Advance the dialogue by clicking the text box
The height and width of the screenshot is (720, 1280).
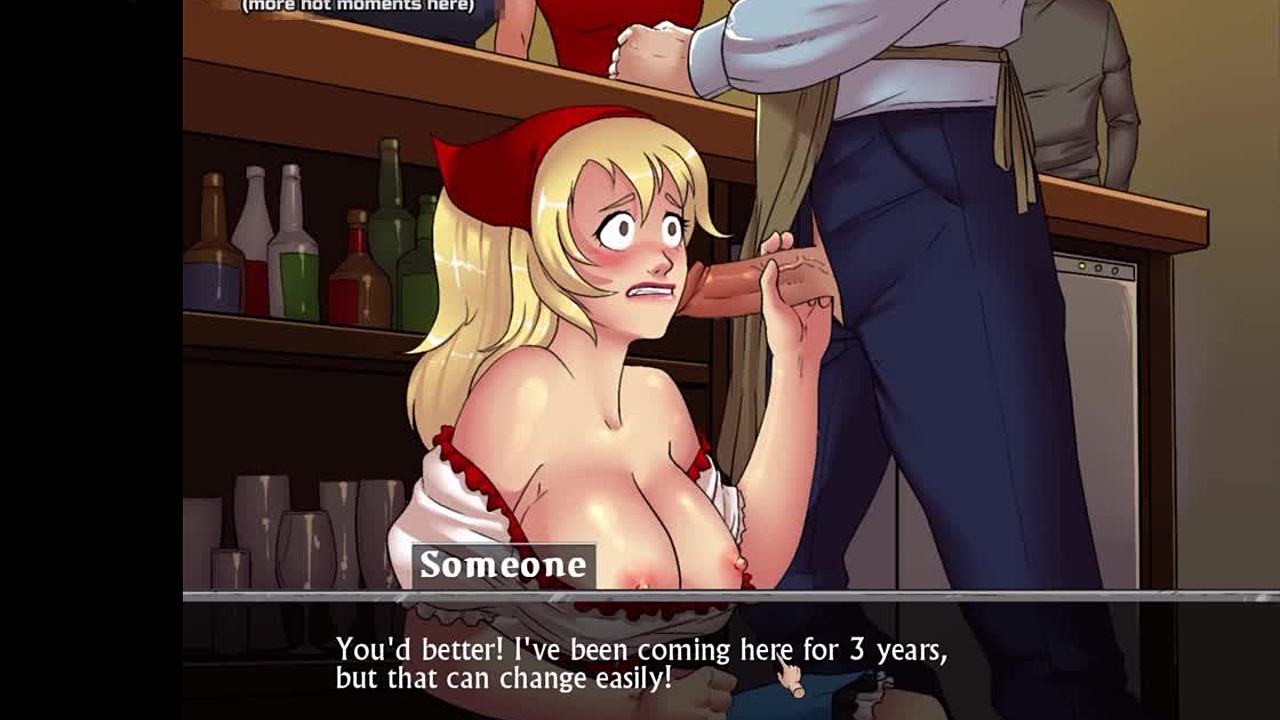point(640,662)
